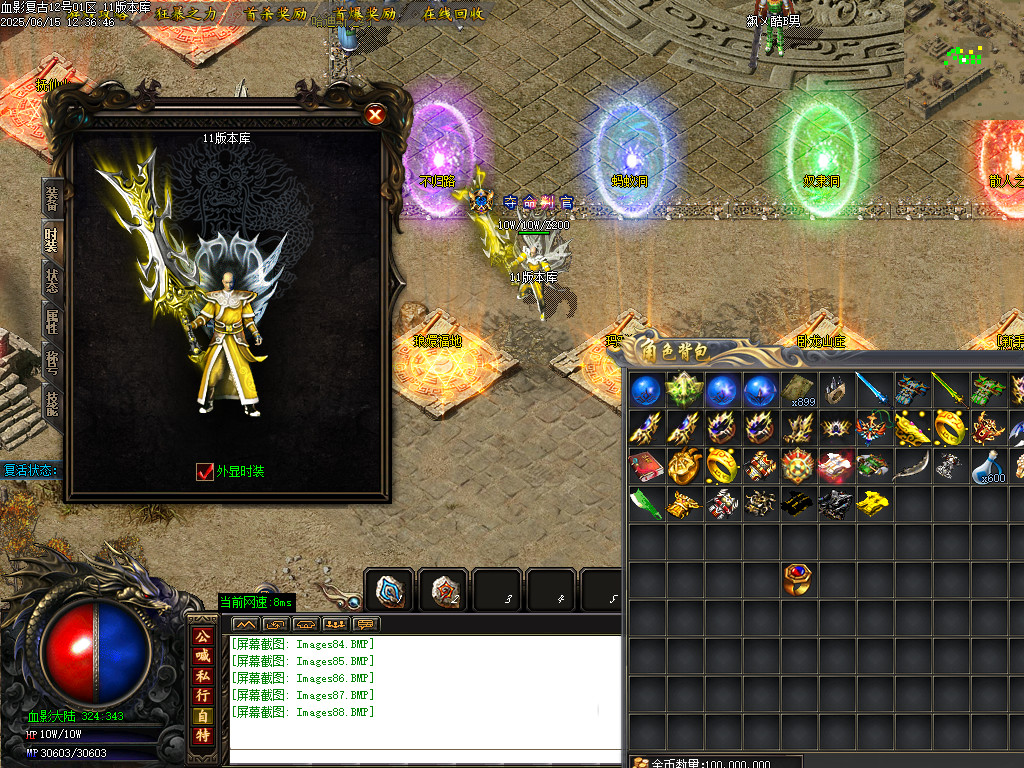Select the blue crystal sword in the bag
Viewport: 1024px width, 768px height.
(x=873, y=390)
